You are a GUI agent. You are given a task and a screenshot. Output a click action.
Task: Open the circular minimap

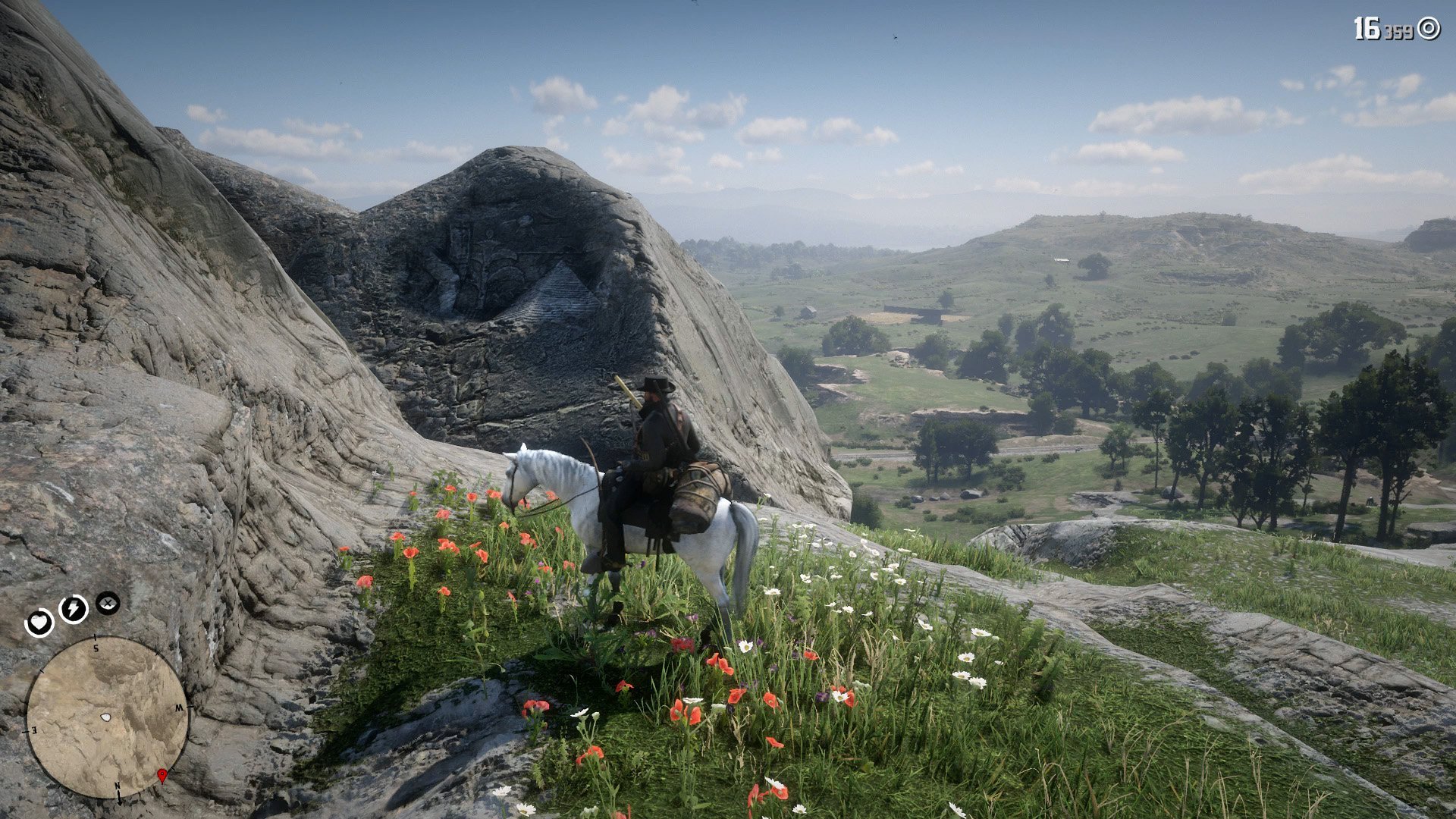107,717
